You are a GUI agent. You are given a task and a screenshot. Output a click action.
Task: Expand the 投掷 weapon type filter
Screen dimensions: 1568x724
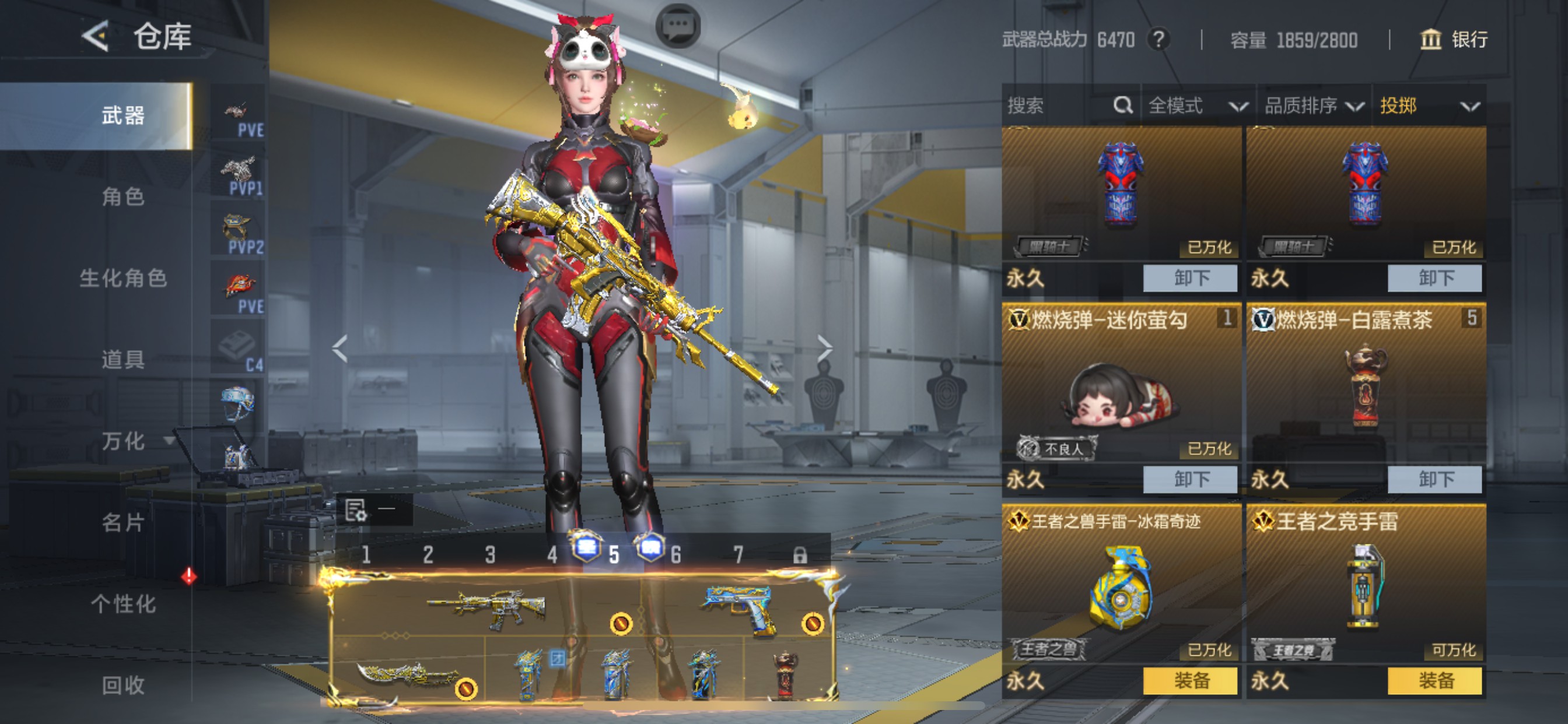coord(1428,106)
